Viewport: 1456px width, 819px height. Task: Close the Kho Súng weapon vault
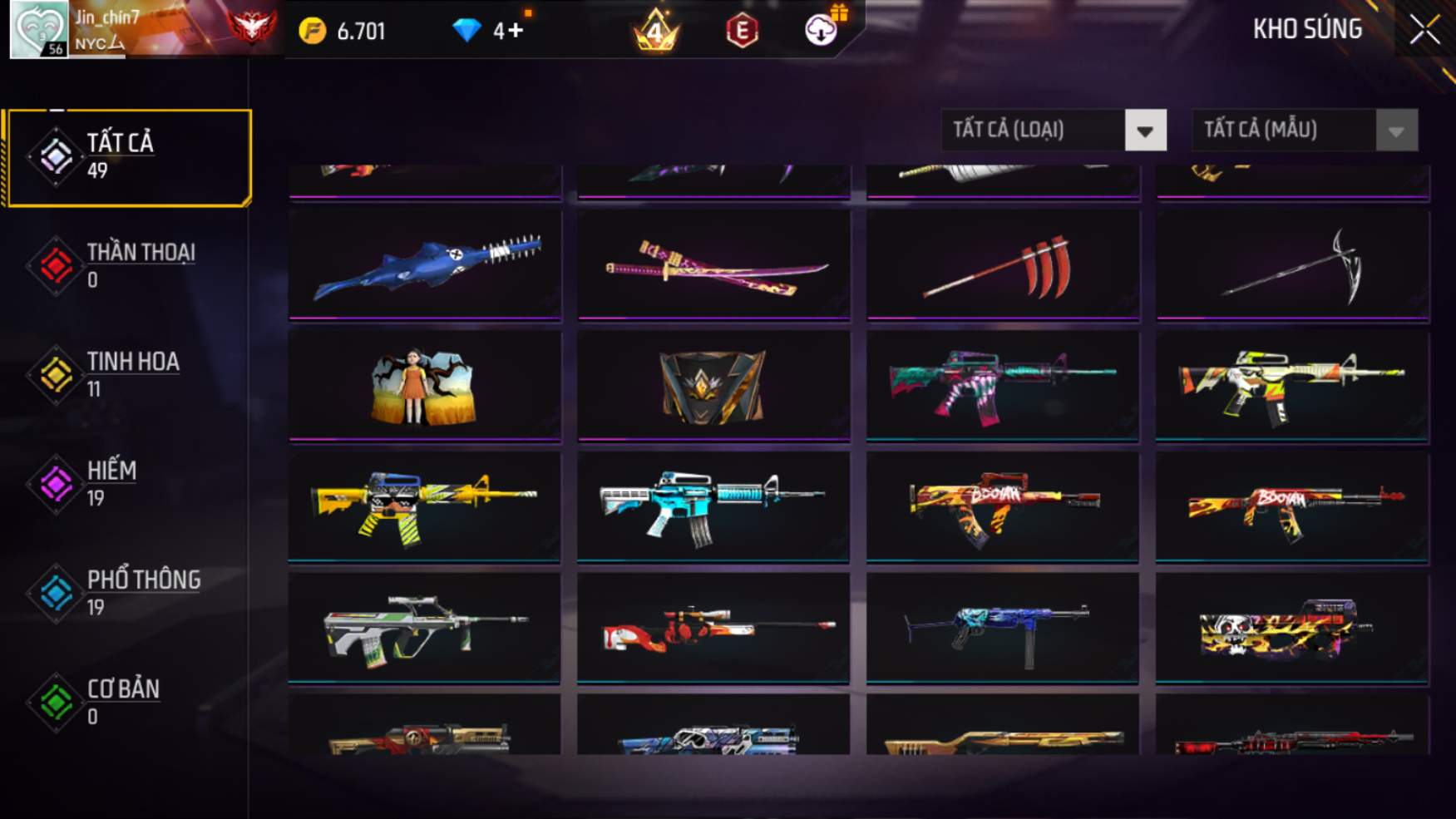1424,30
